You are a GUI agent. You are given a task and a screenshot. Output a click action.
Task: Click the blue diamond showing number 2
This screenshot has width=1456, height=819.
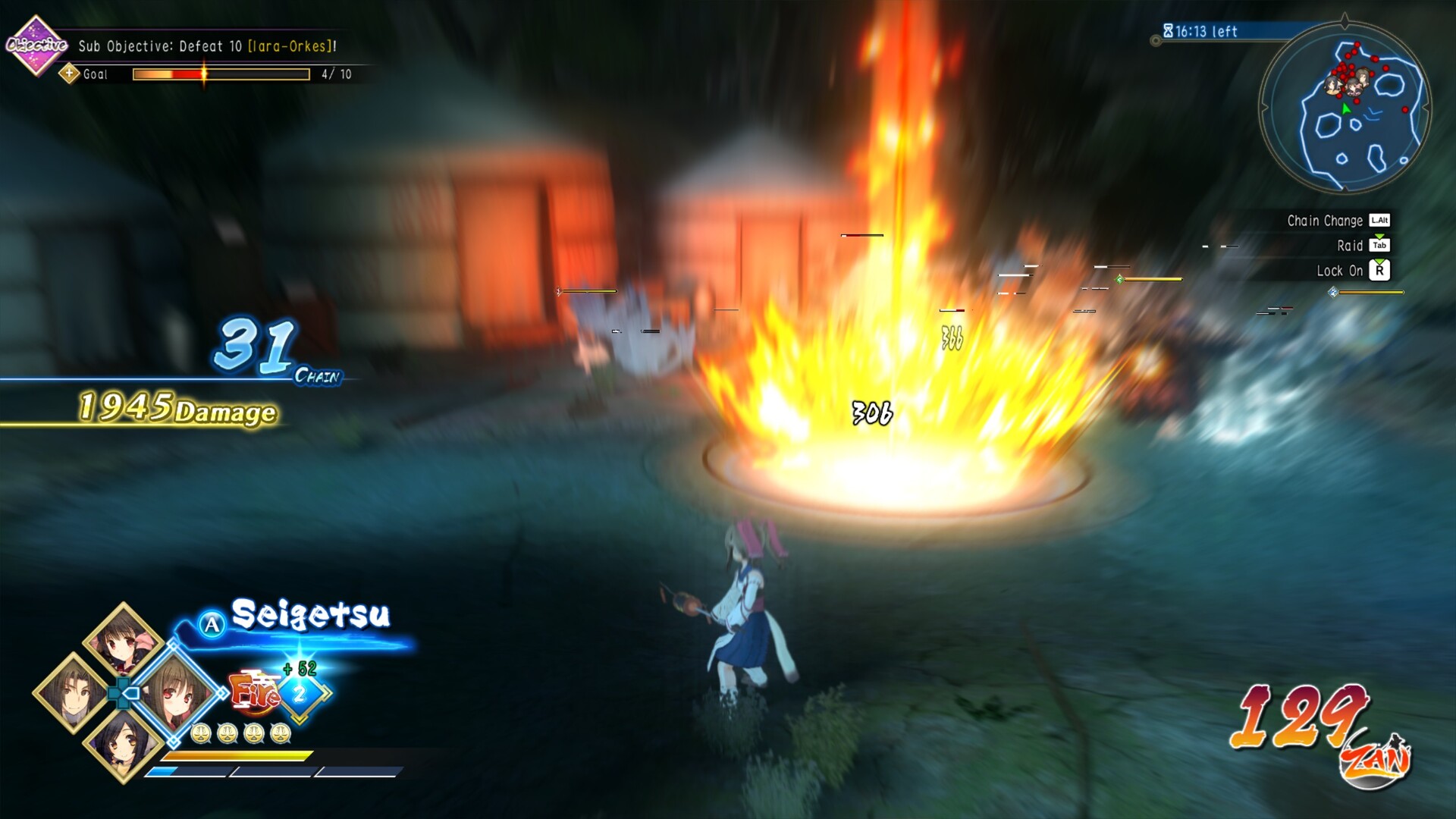(x=300, y=693)
